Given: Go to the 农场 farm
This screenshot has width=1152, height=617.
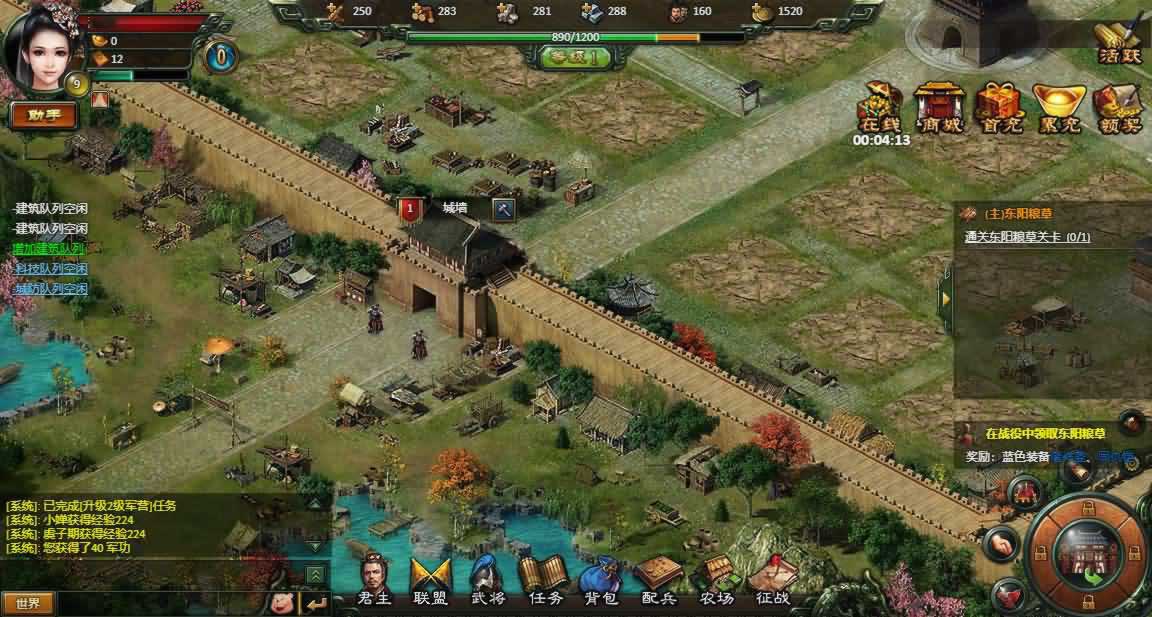Looking at the screenshot, I should (716, 581).
